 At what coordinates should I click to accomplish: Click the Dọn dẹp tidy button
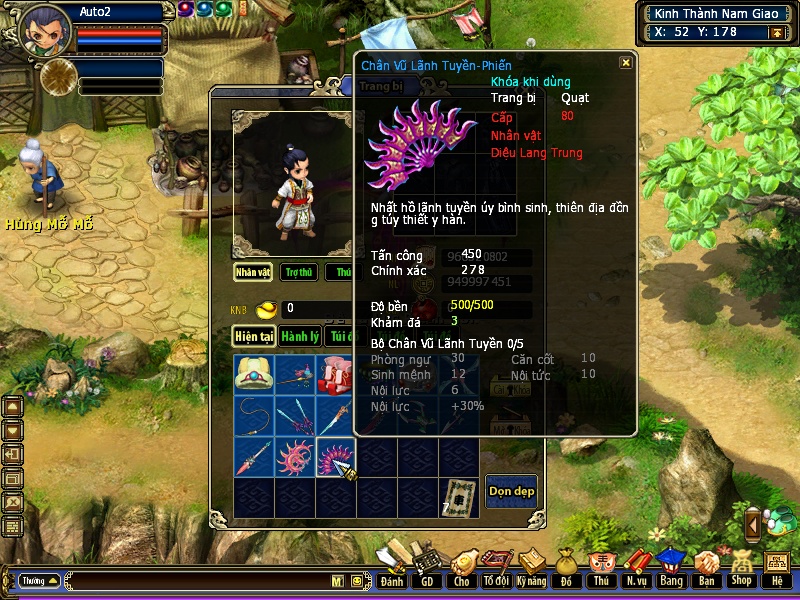pyautogui.click(x=511, y=490)
